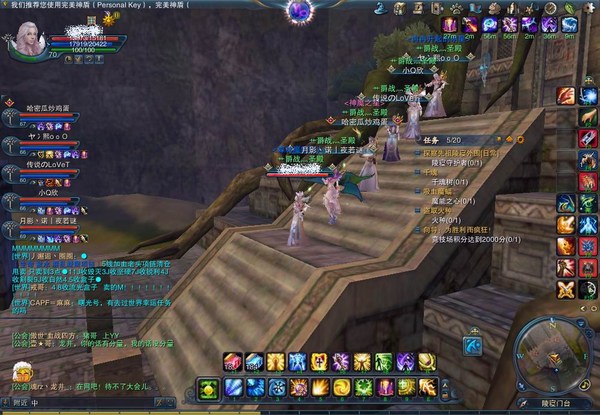Image resolution: width=600 pixels, height=415 pixels.
Task: Click the quest tracker header 任务
Action: click(x=427, y=139)
